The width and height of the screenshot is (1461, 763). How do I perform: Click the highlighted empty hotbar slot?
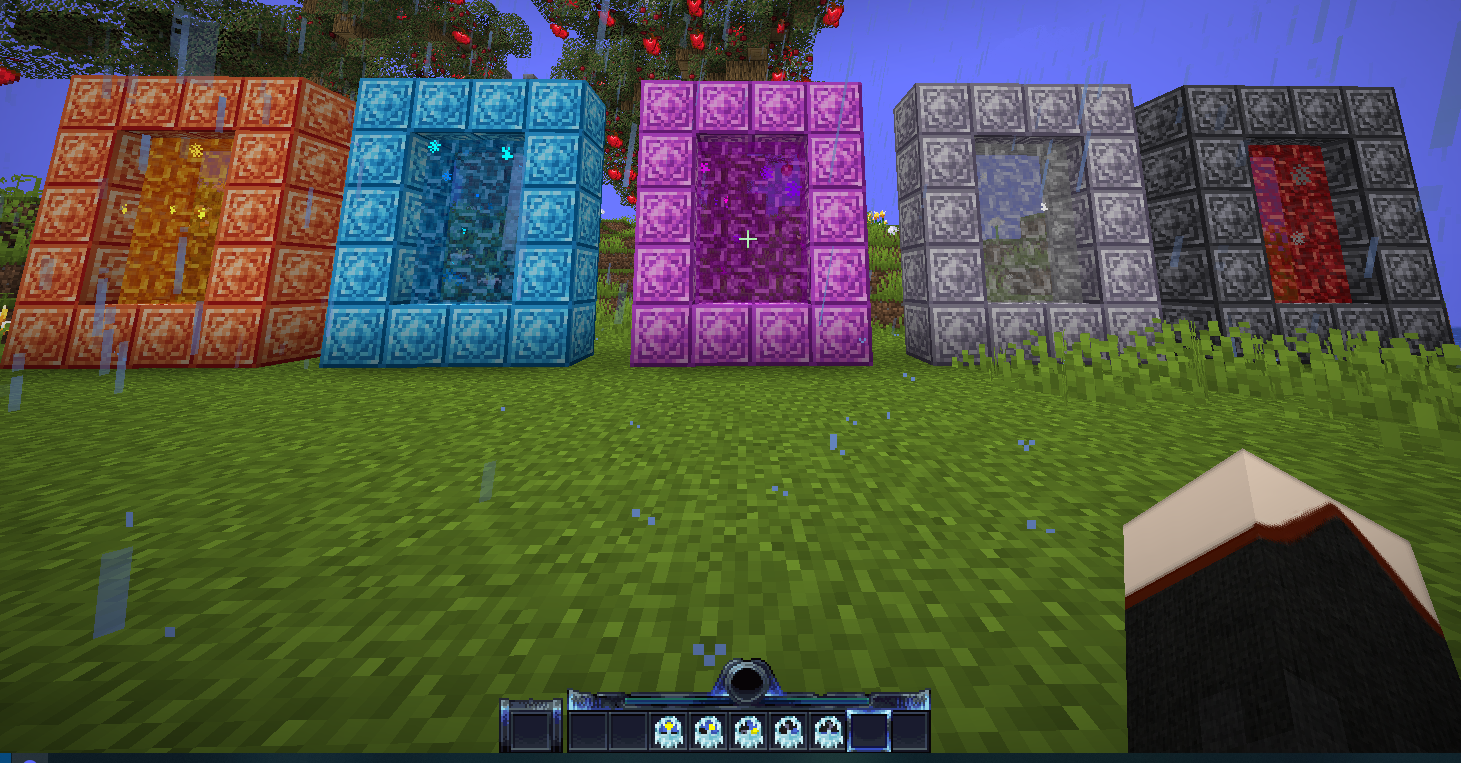point(868,731)
